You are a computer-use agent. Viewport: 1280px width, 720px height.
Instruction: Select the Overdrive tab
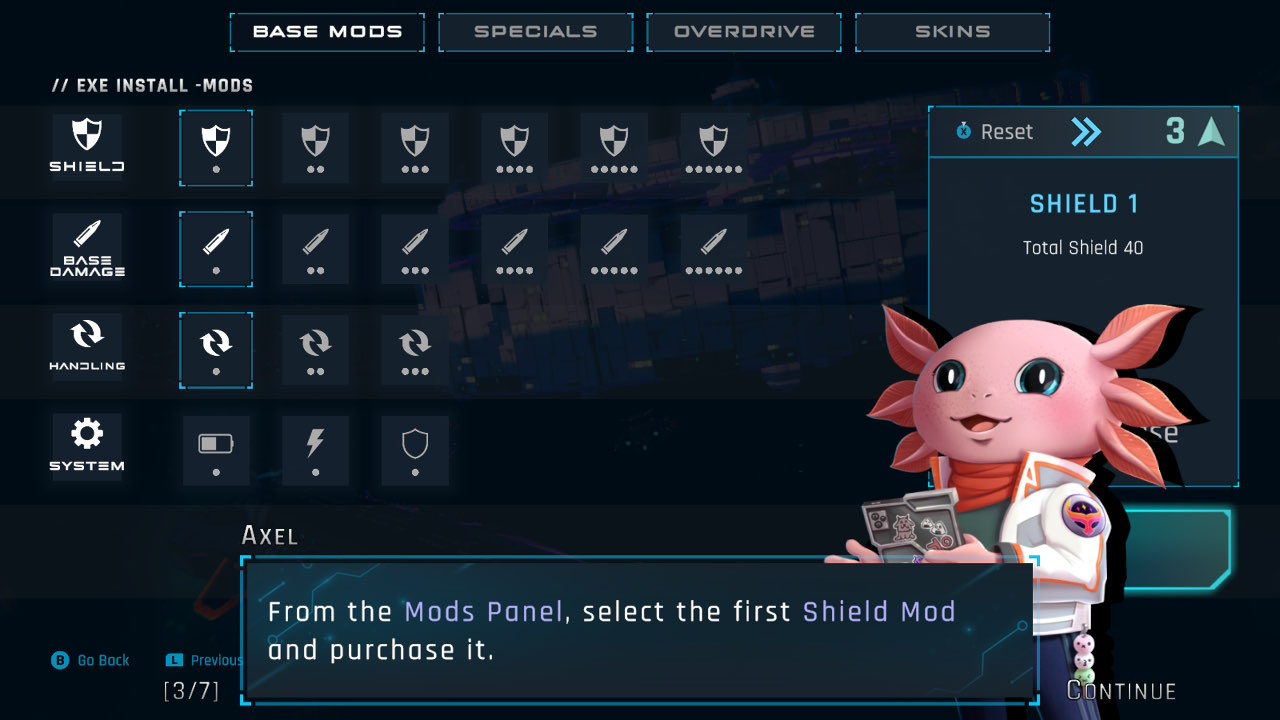tap(744, 32)
